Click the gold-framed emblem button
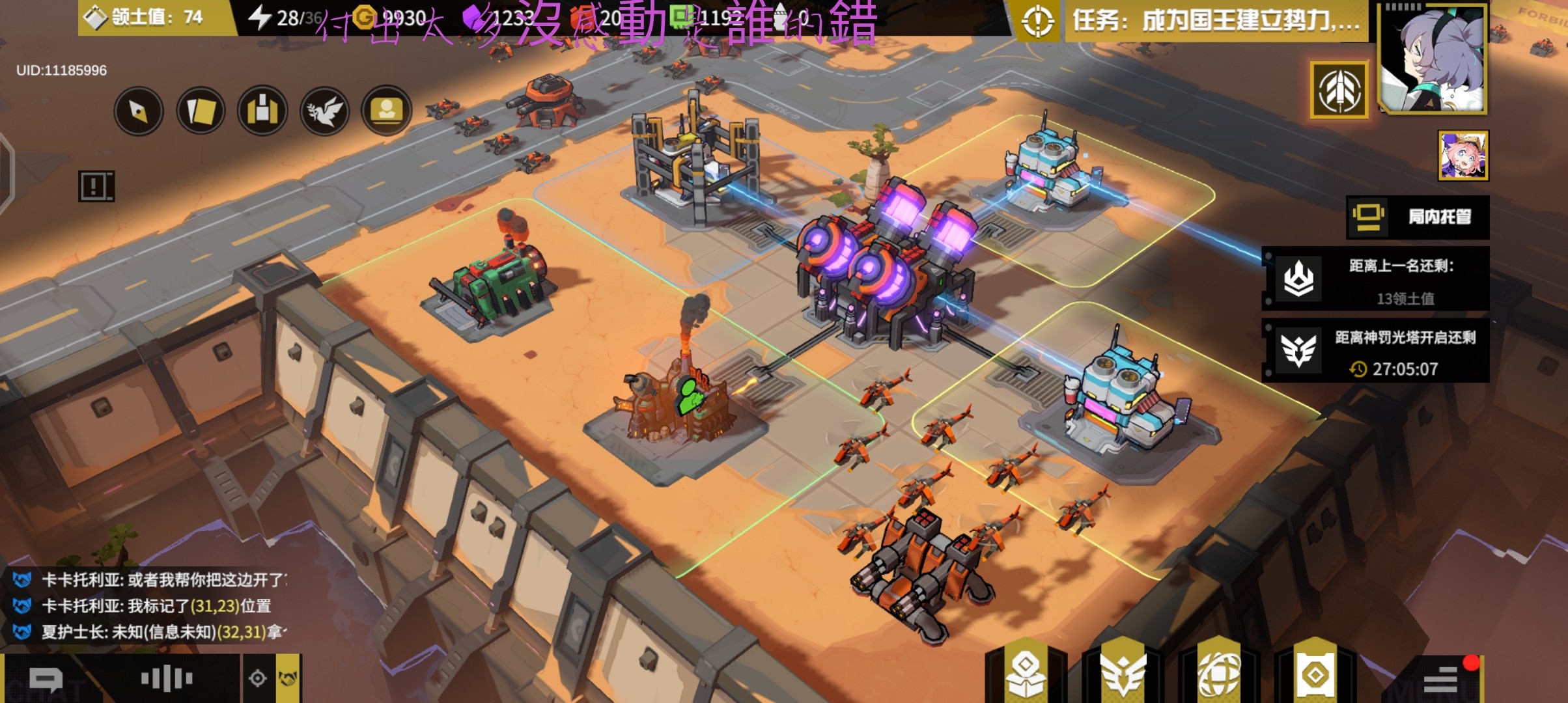 [x=1339, y=90]
